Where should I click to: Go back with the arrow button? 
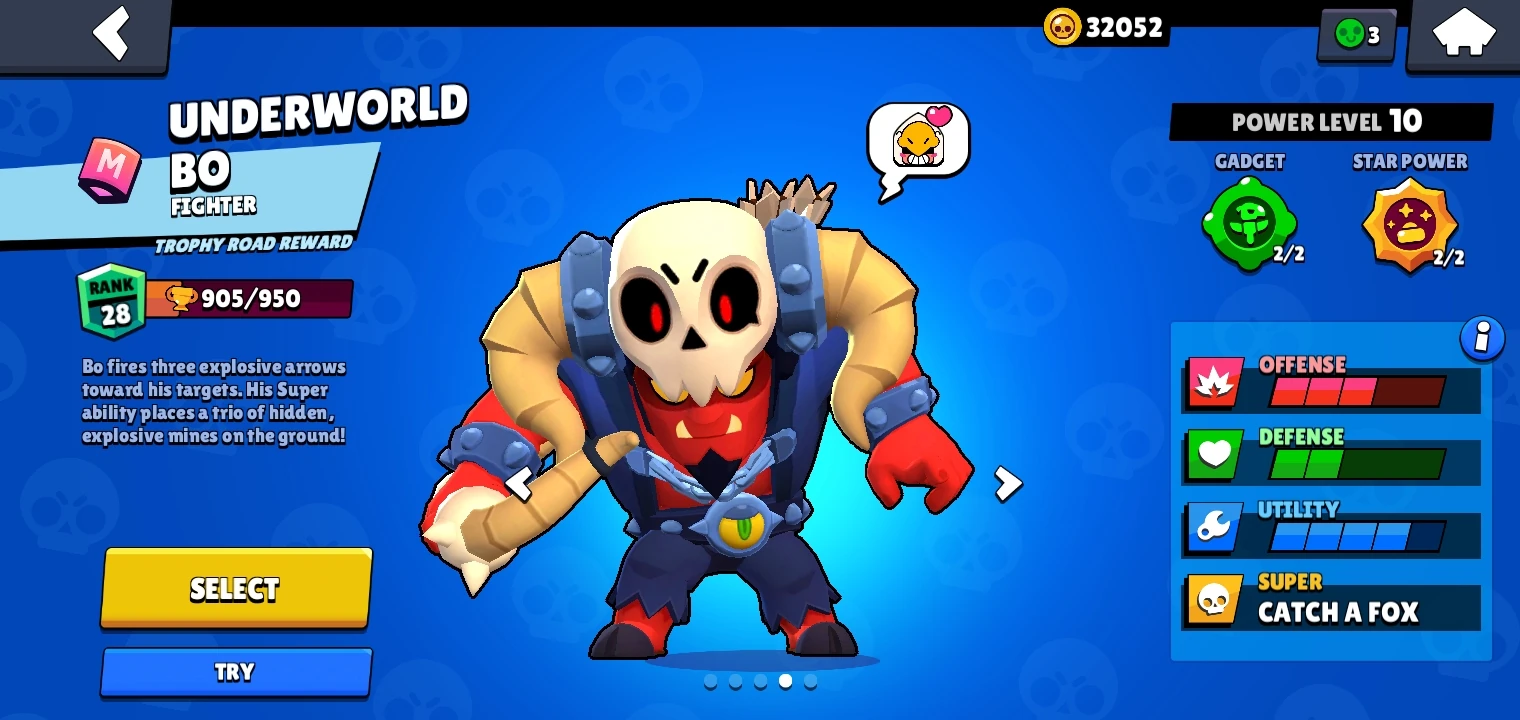pos(112,33)
